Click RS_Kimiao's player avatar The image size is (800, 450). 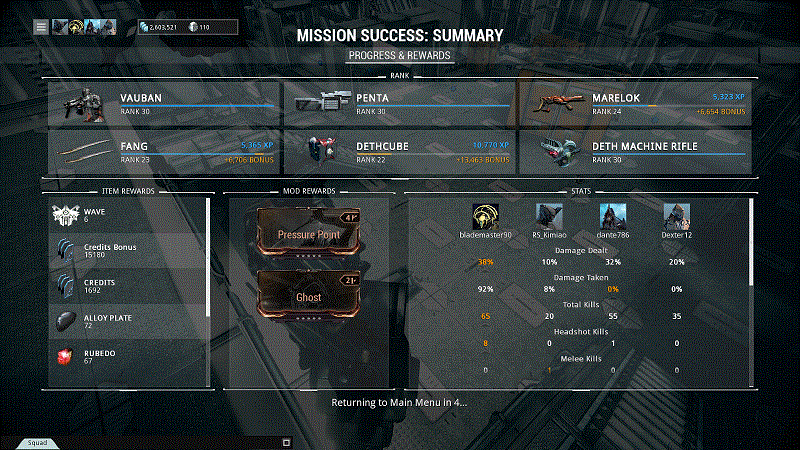549,216
